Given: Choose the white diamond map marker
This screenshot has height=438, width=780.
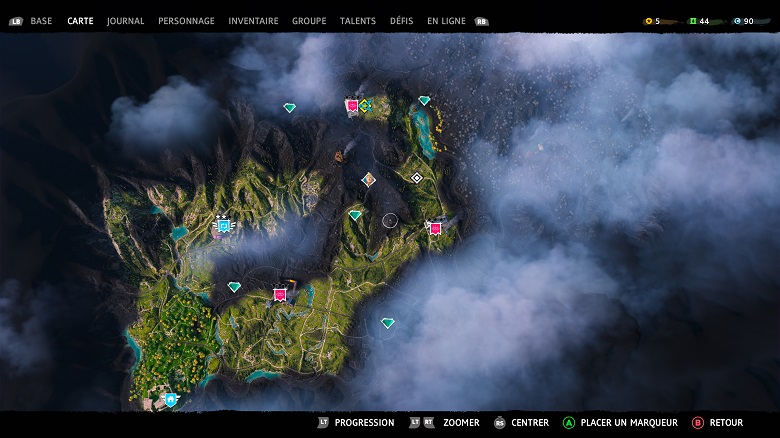Looking at the screenshot, I should [x=417, y=178].
